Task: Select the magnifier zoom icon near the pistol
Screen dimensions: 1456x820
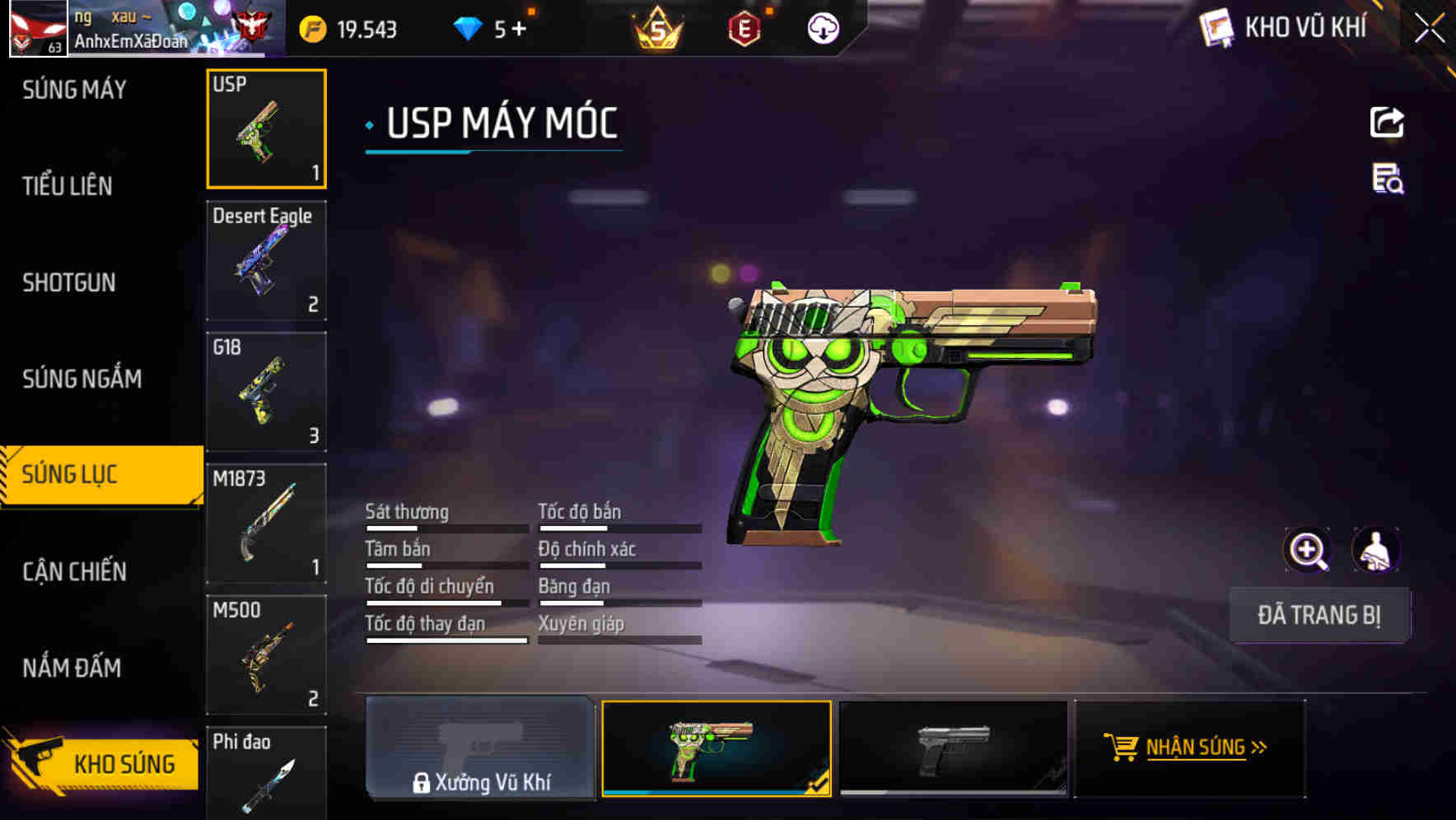Action: (x=1306, y=550)
